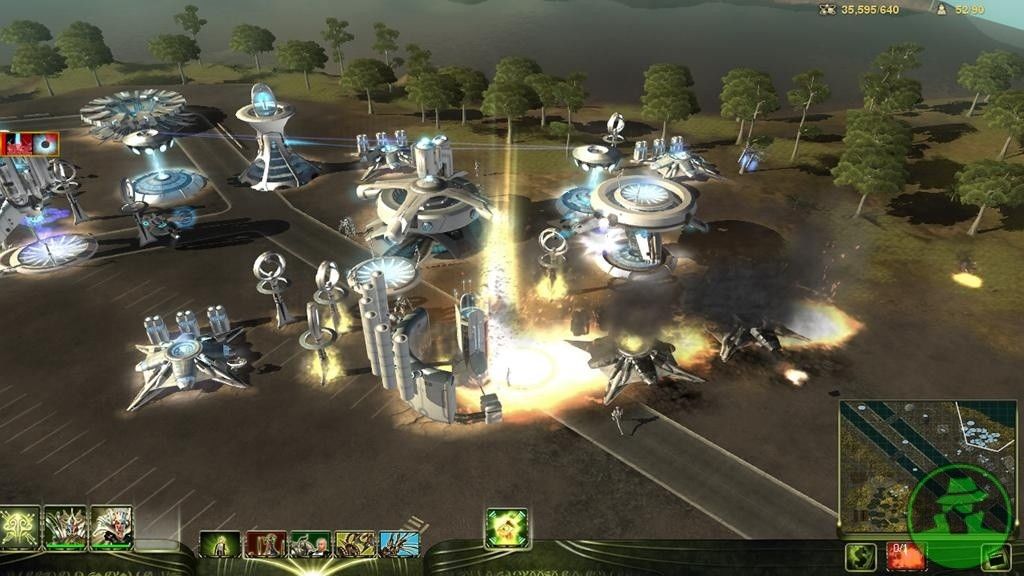Choose the bald-headed figure unit icon
This screenshot has height=576, width=1024.
click(310, 544)
